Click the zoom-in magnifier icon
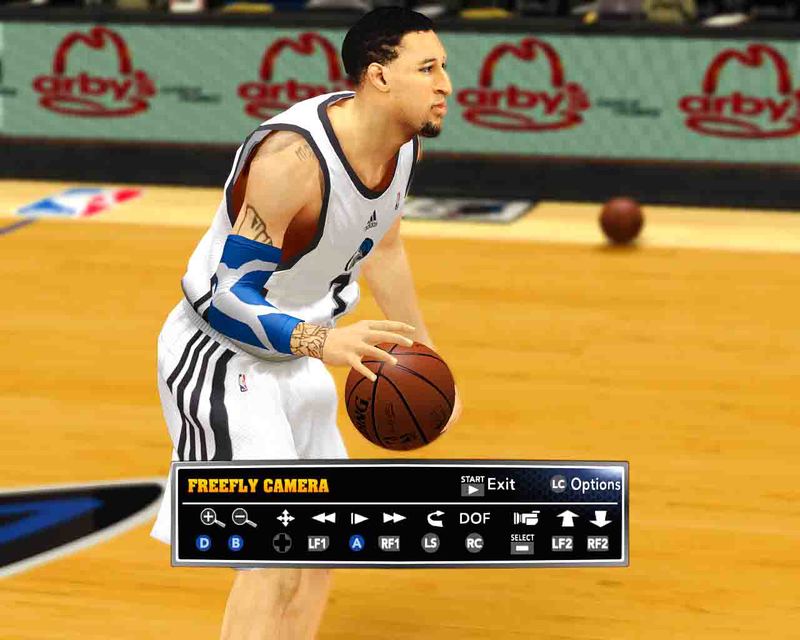The width and height of the screenshot is (800, 640). pos(211,518)
